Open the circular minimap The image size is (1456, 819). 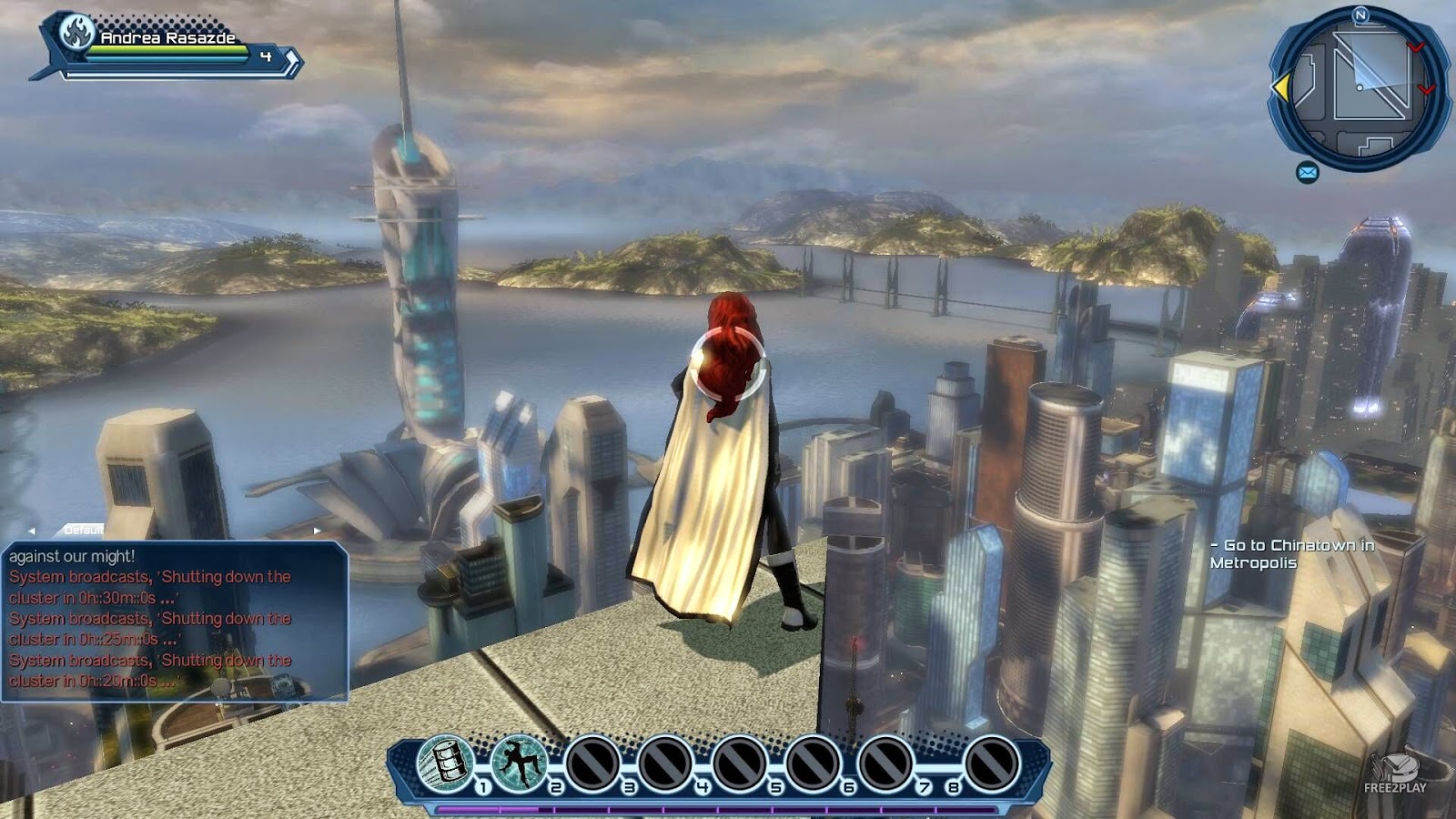click(1360, 88)
